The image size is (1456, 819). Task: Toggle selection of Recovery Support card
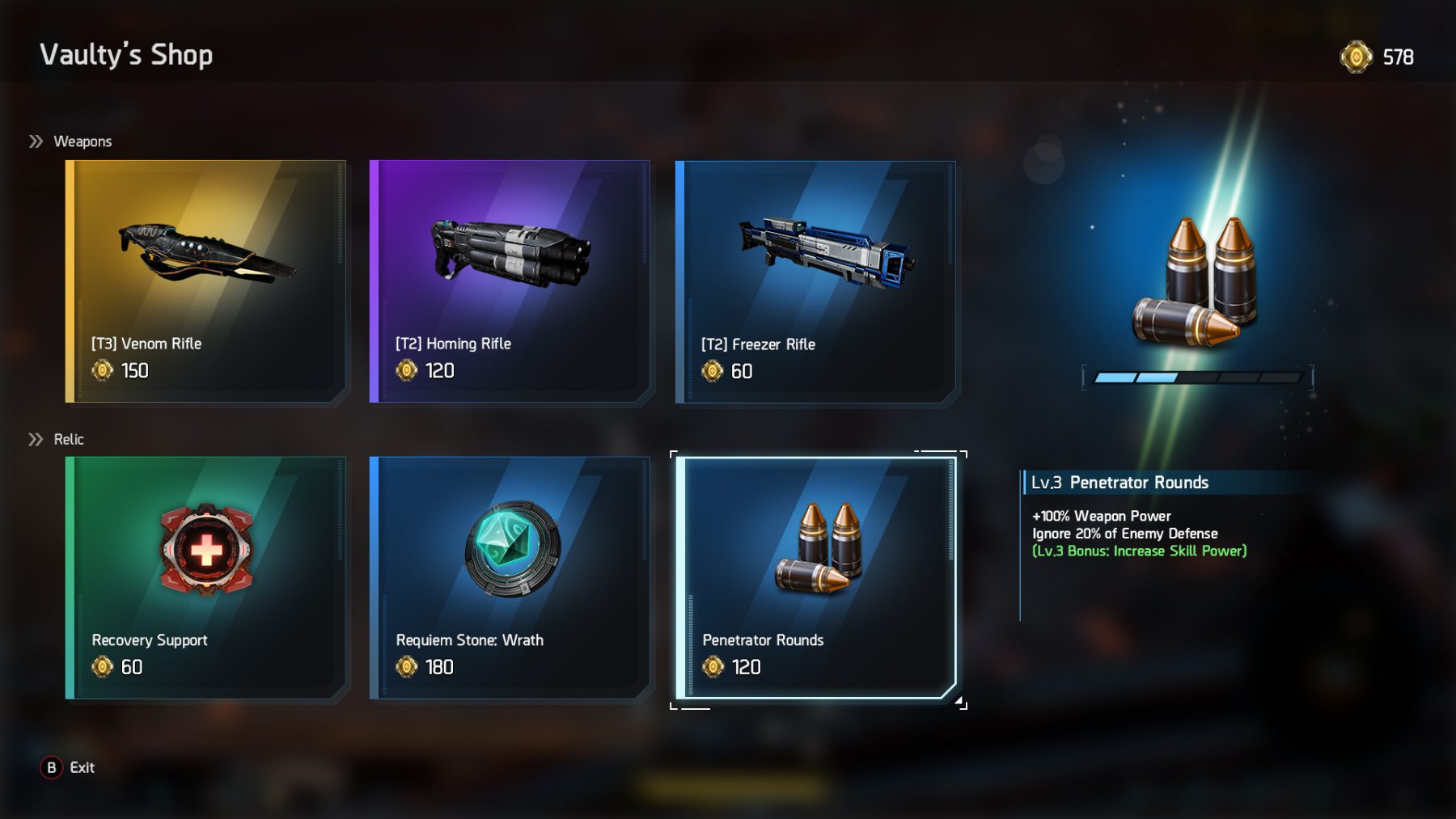click(205, 578)
